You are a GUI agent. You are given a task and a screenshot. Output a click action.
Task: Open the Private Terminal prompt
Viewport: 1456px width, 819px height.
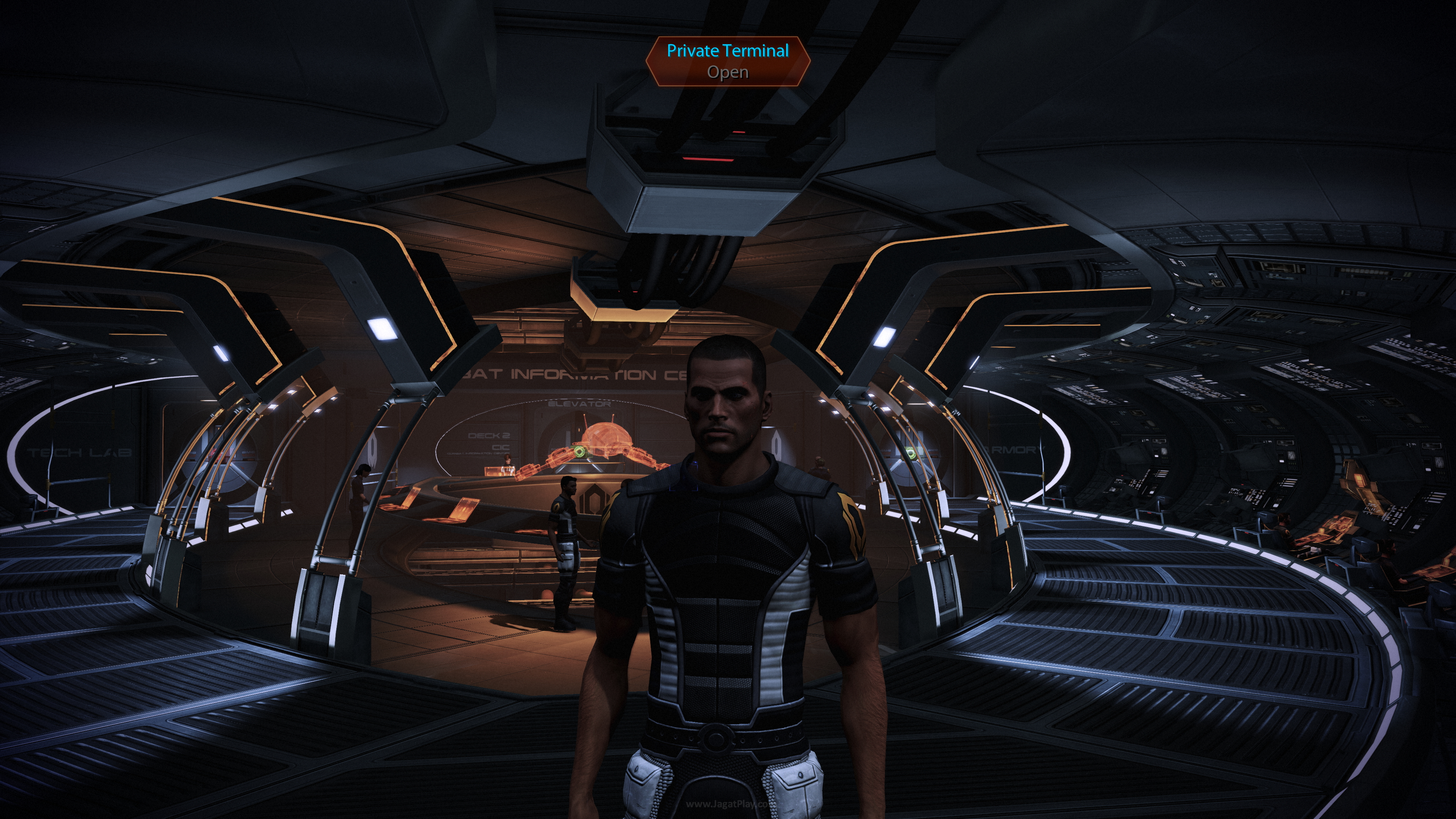click(x=728, y=61)
